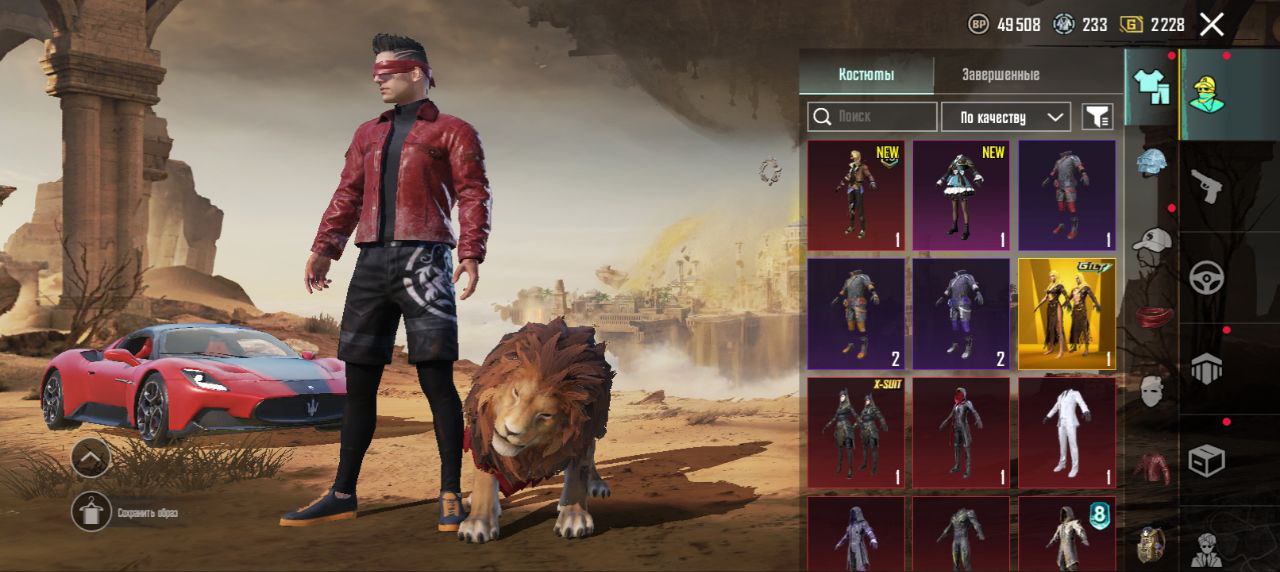1280x572 pixels.
Task: Open the pistol weapons section
Action: click(1206, 186)
